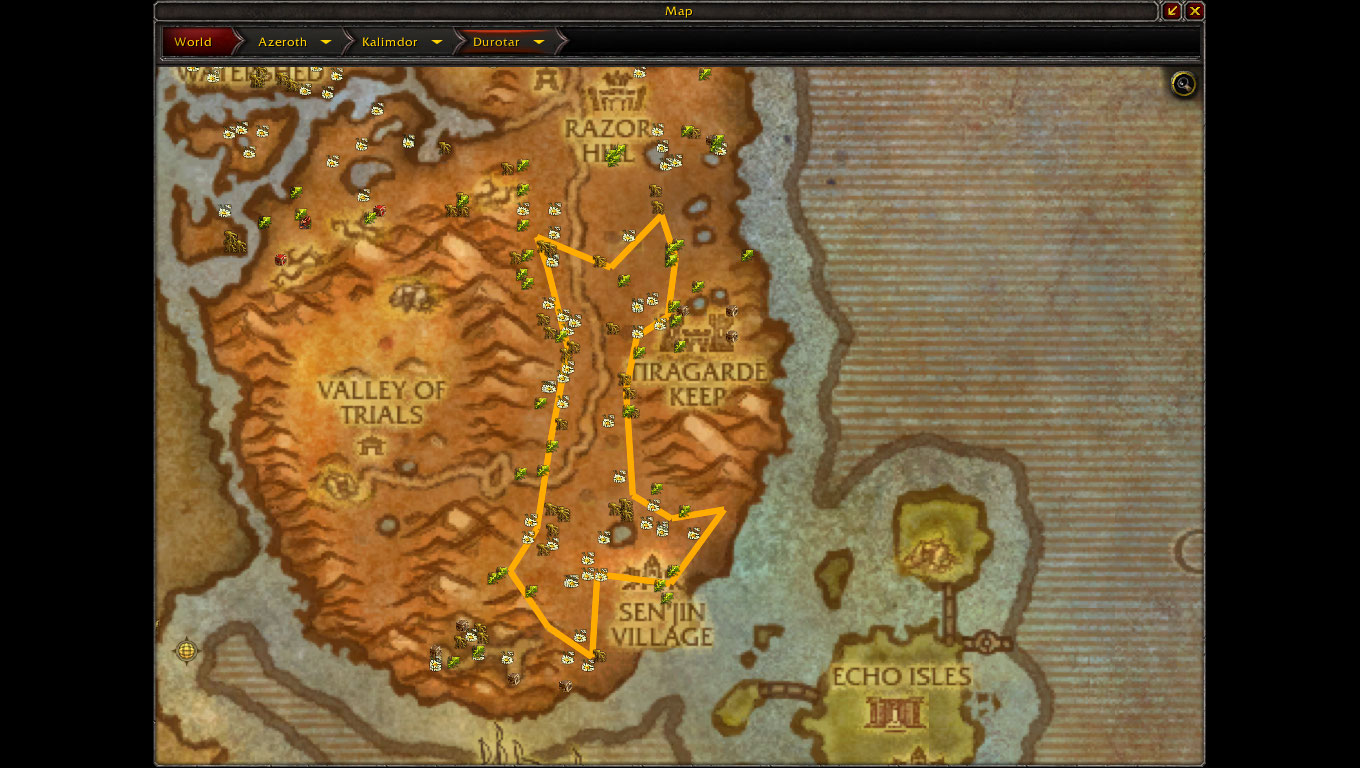Click the golden globe compass icon
The image size is (1360, 768).
coord(186,651)
